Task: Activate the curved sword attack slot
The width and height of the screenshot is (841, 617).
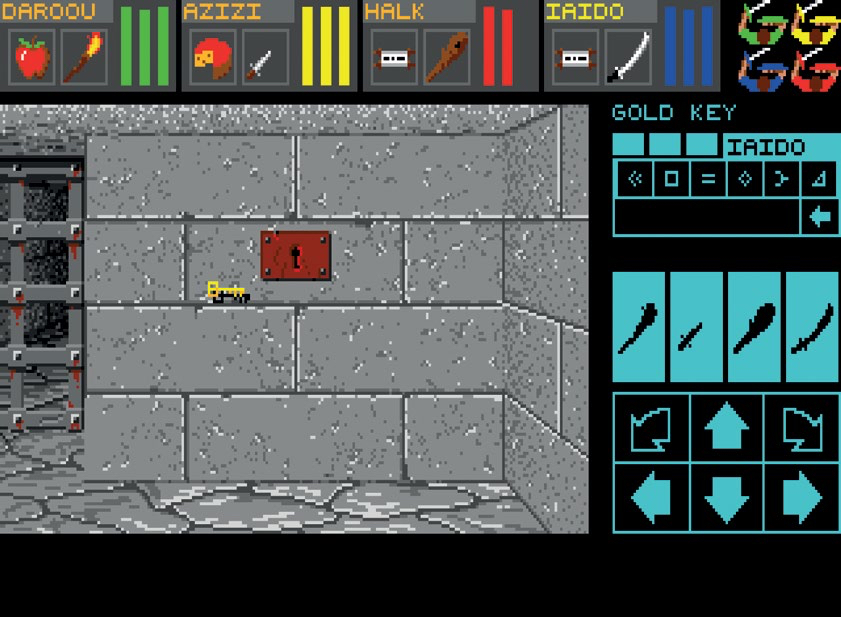Action: tap(812, 327)
